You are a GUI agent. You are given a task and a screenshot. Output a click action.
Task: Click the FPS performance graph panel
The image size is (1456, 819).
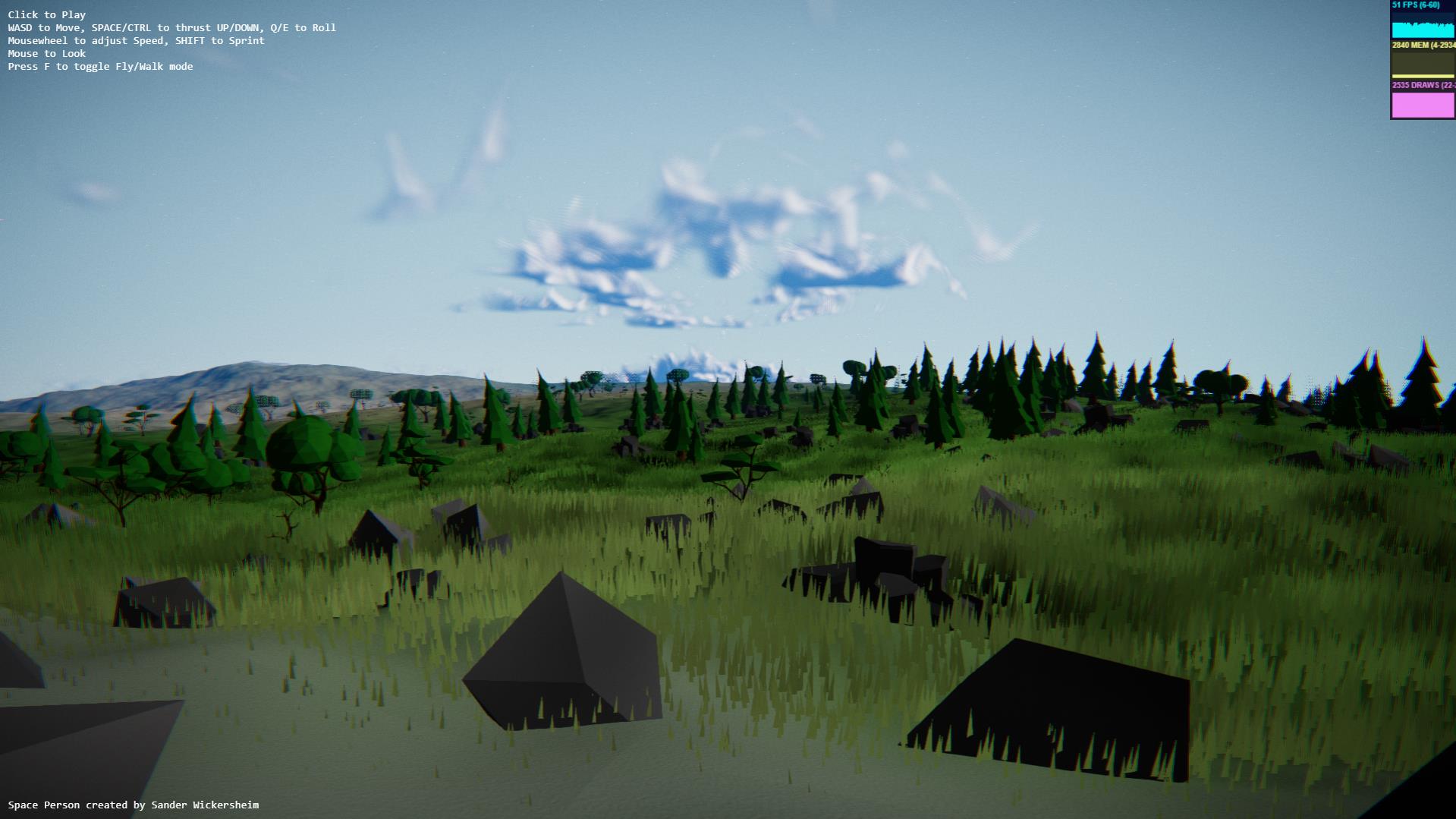click(1423, 20)
